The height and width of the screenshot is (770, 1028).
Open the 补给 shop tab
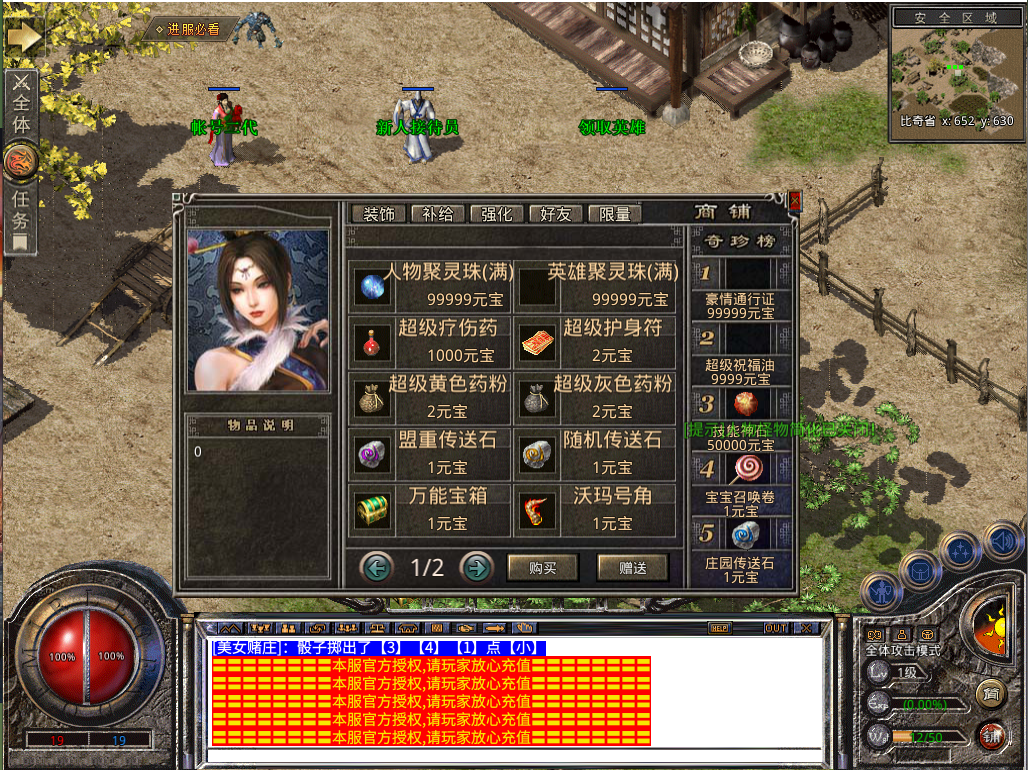pos(437,214)
